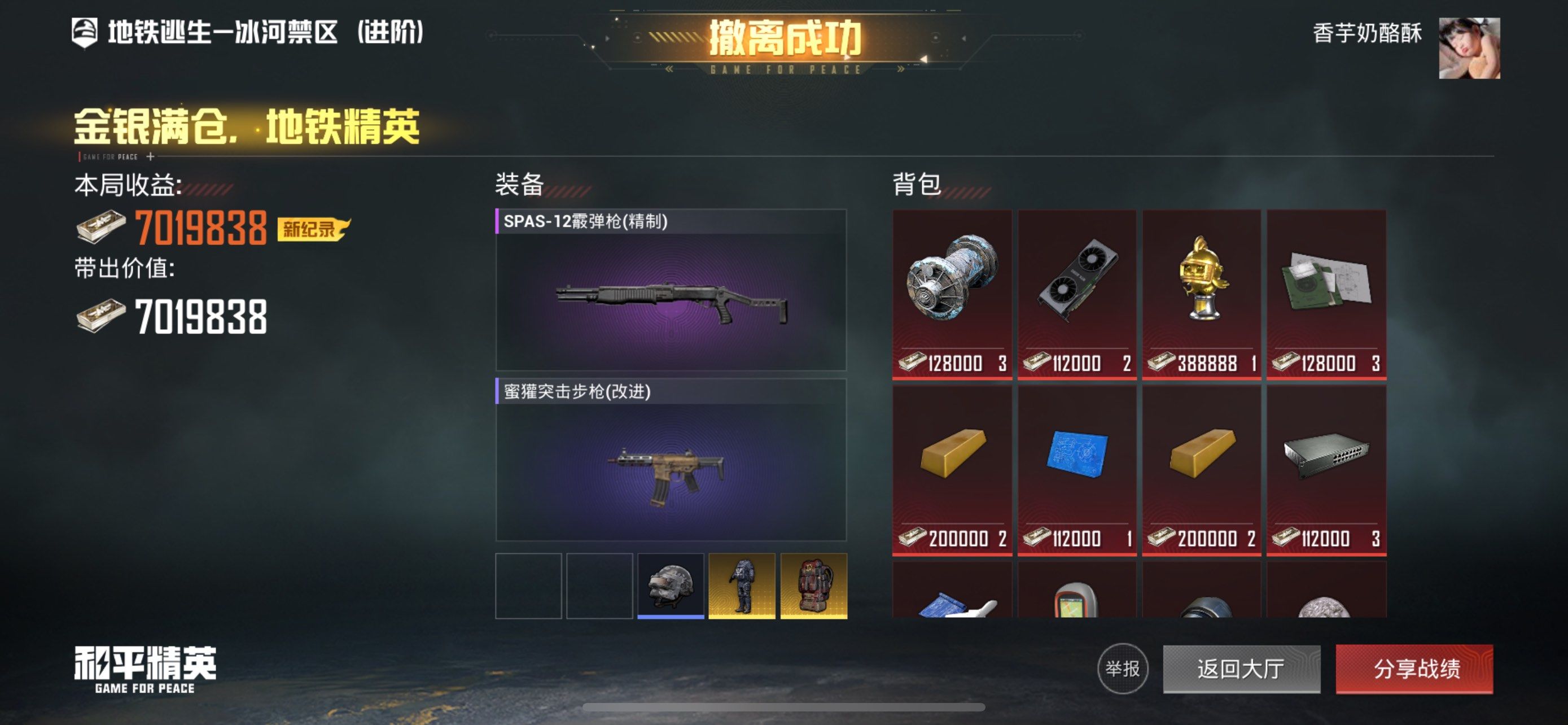
Task: Click the 举报 report button
Action: coord(1123,669)
